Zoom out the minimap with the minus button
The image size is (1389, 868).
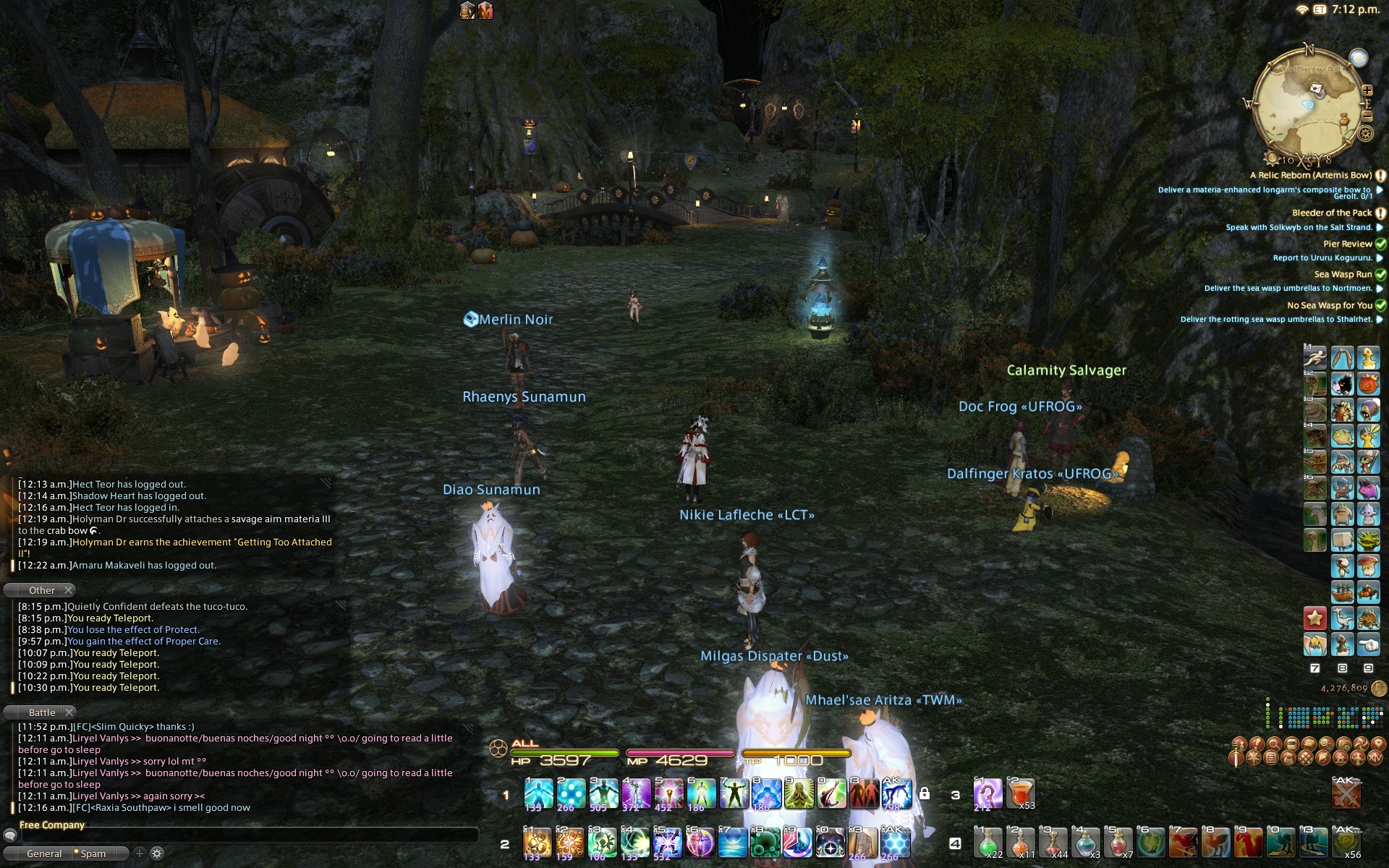tap(1367, 116)
